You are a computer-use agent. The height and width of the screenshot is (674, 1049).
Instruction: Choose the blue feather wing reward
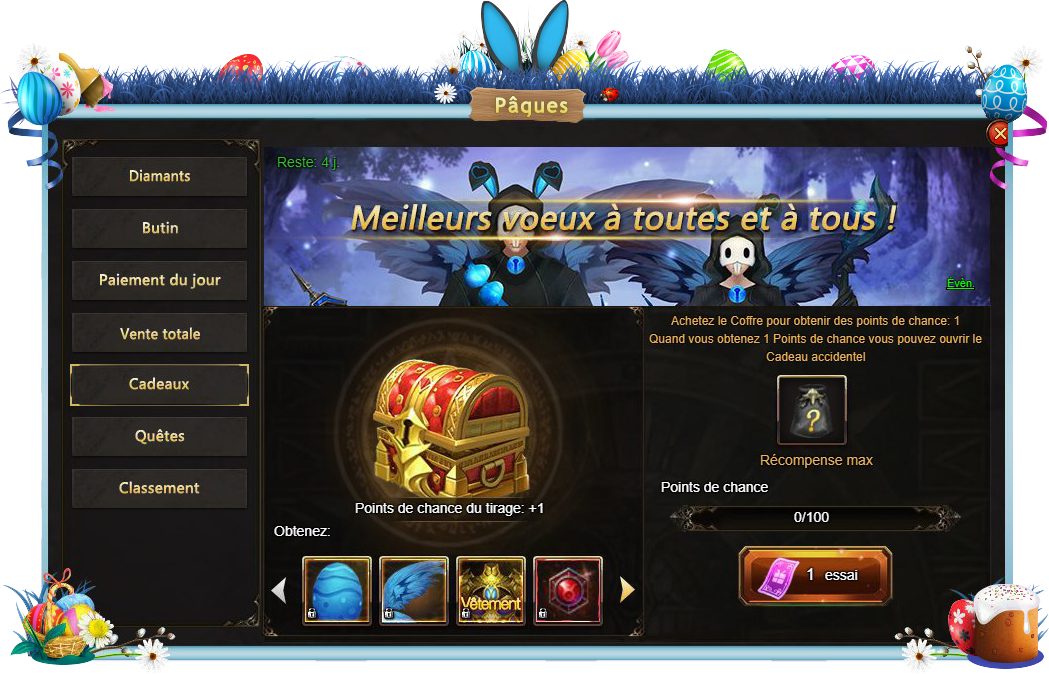point(414,591)
